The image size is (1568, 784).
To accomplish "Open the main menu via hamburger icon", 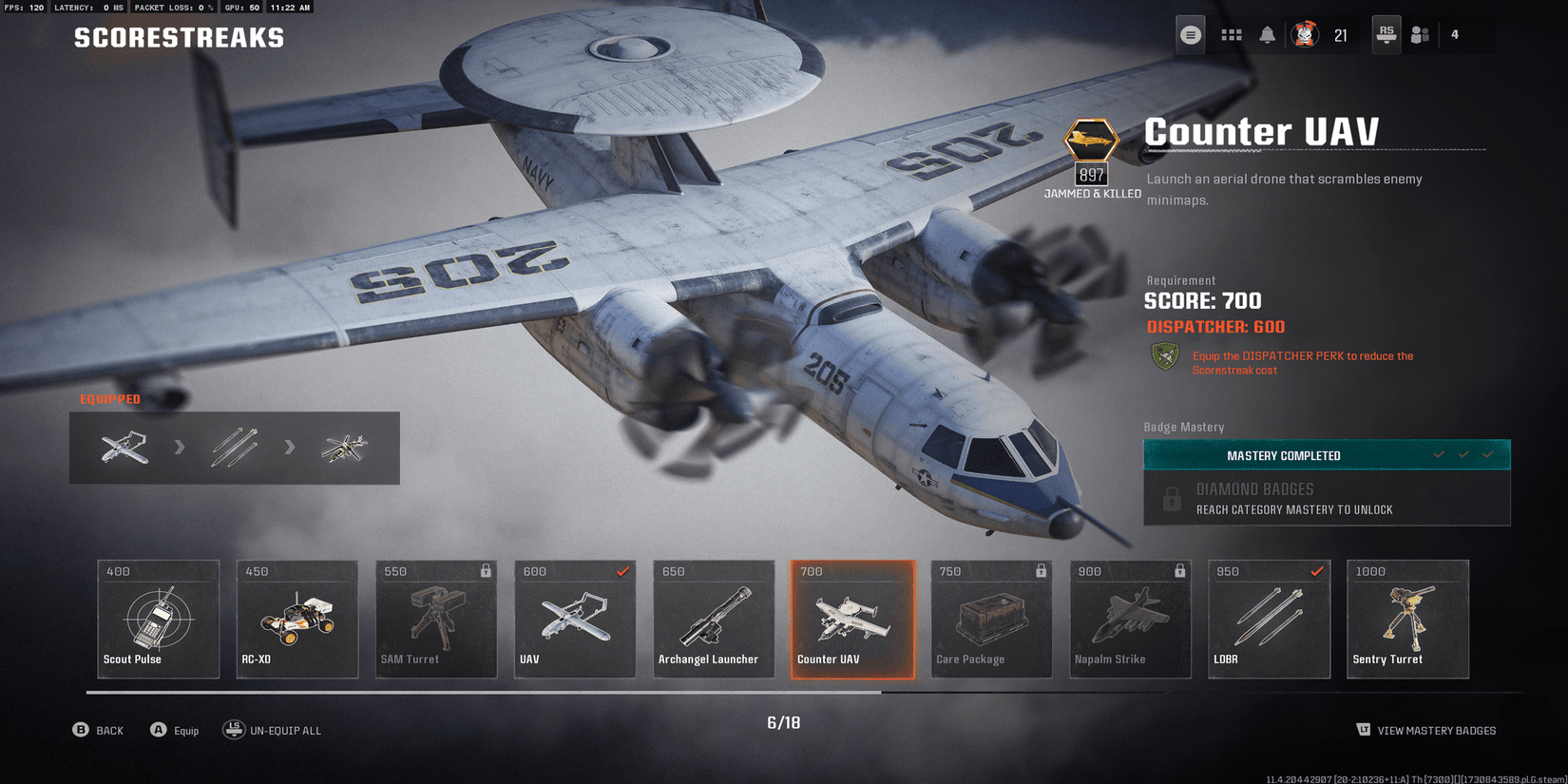I will pos(1190,34).
